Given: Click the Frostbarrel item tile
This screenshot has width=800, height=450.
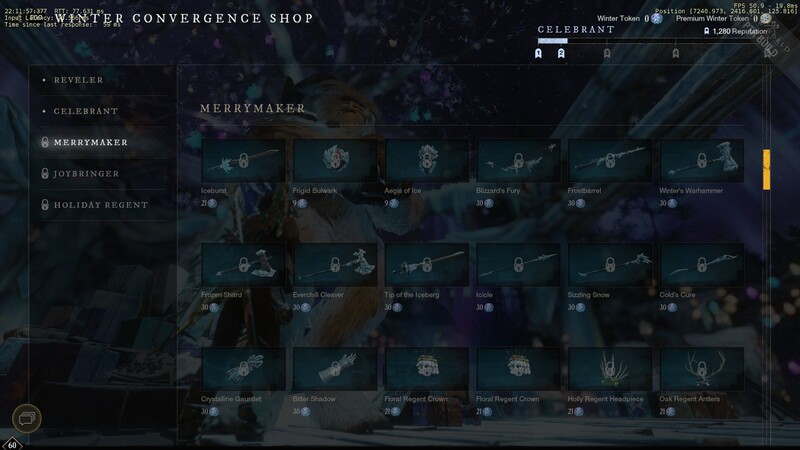Looking at the screenshot, I should 610,160.
